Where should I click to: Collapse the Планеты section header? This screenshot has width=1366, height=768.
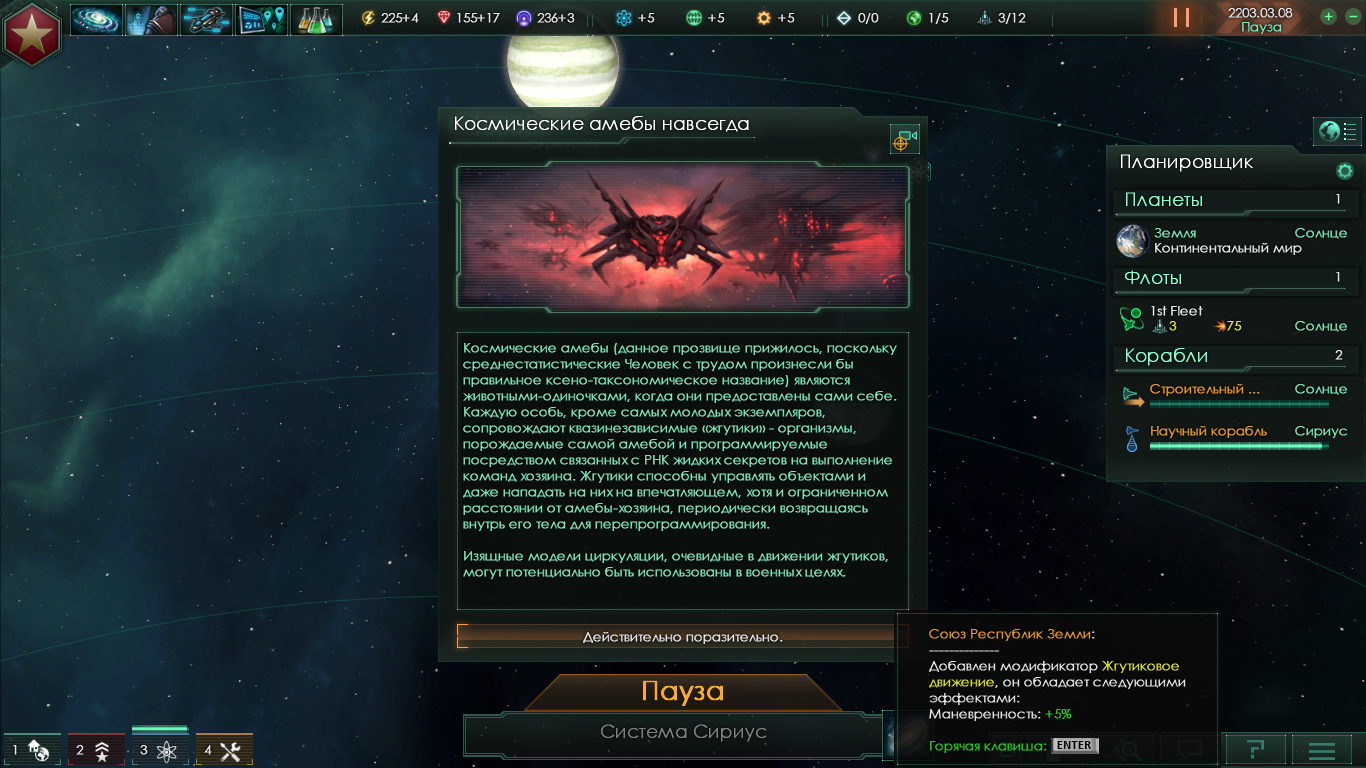pyautogui.click(x=1230, y=201)
